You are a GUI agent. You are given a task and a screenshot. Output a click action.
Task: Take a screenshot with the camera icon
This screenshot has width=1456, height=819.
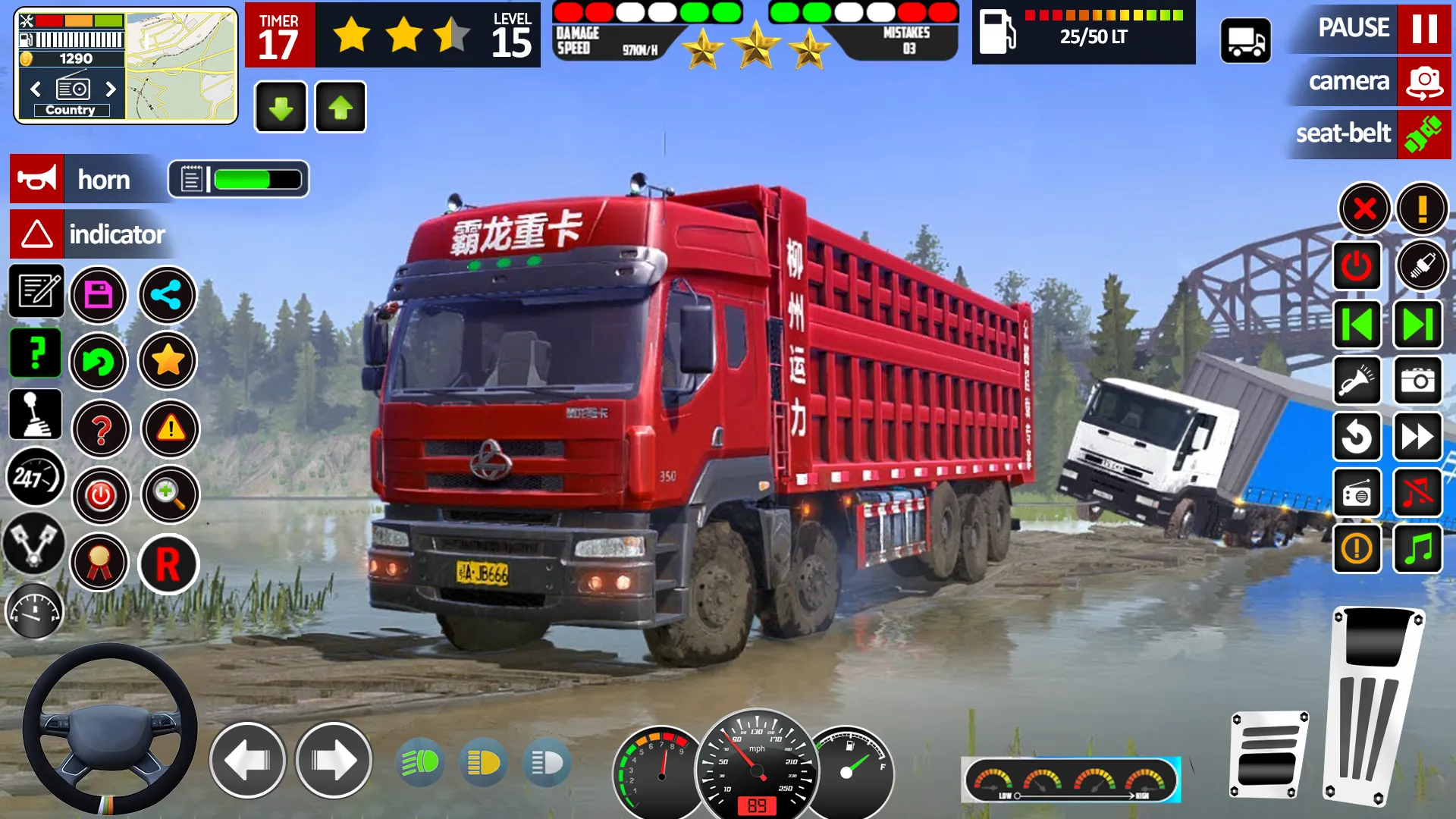pyautogui.click(x=1417, y=381)
